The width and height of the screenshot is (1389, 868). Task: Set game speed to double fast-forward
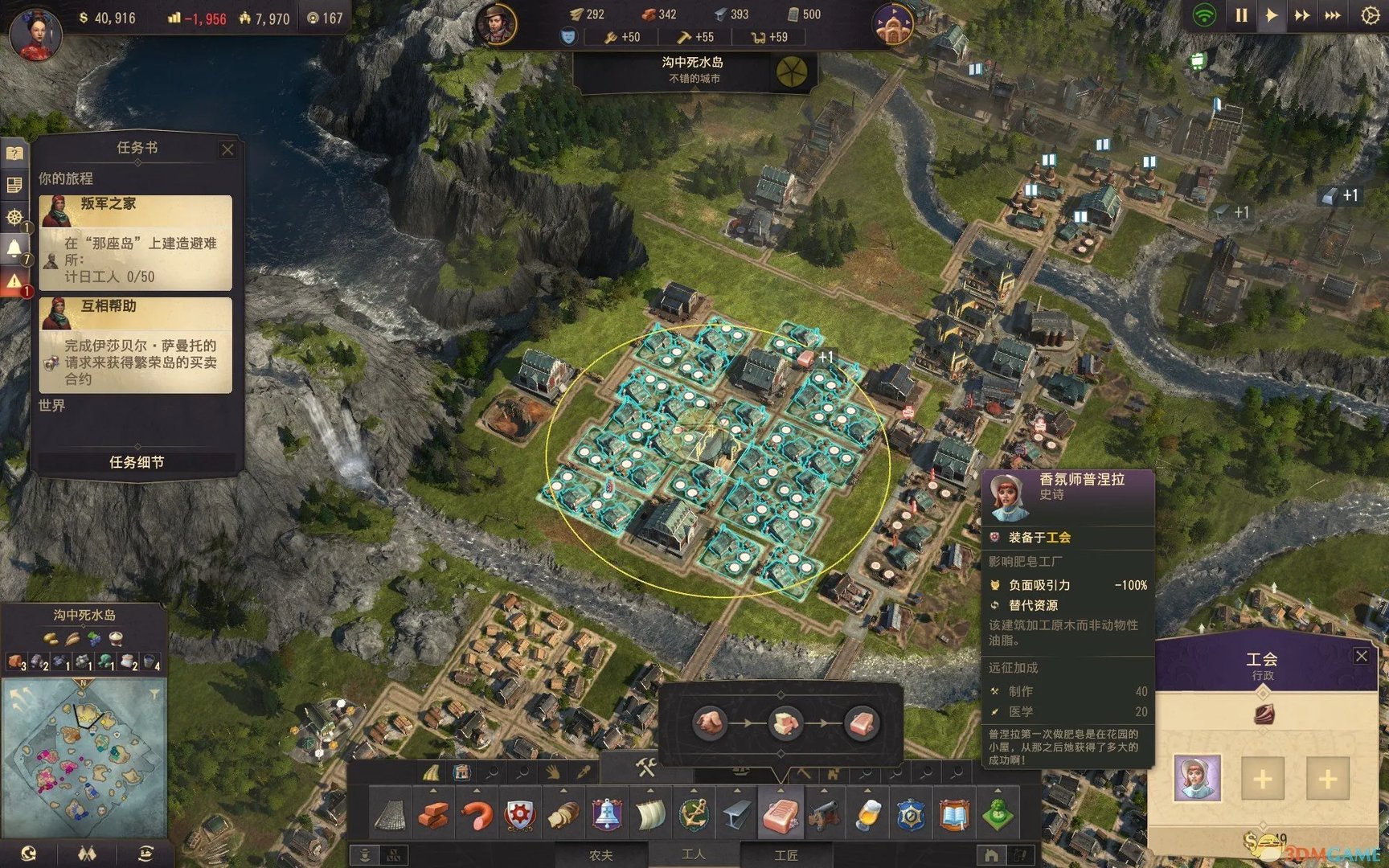1301,15
